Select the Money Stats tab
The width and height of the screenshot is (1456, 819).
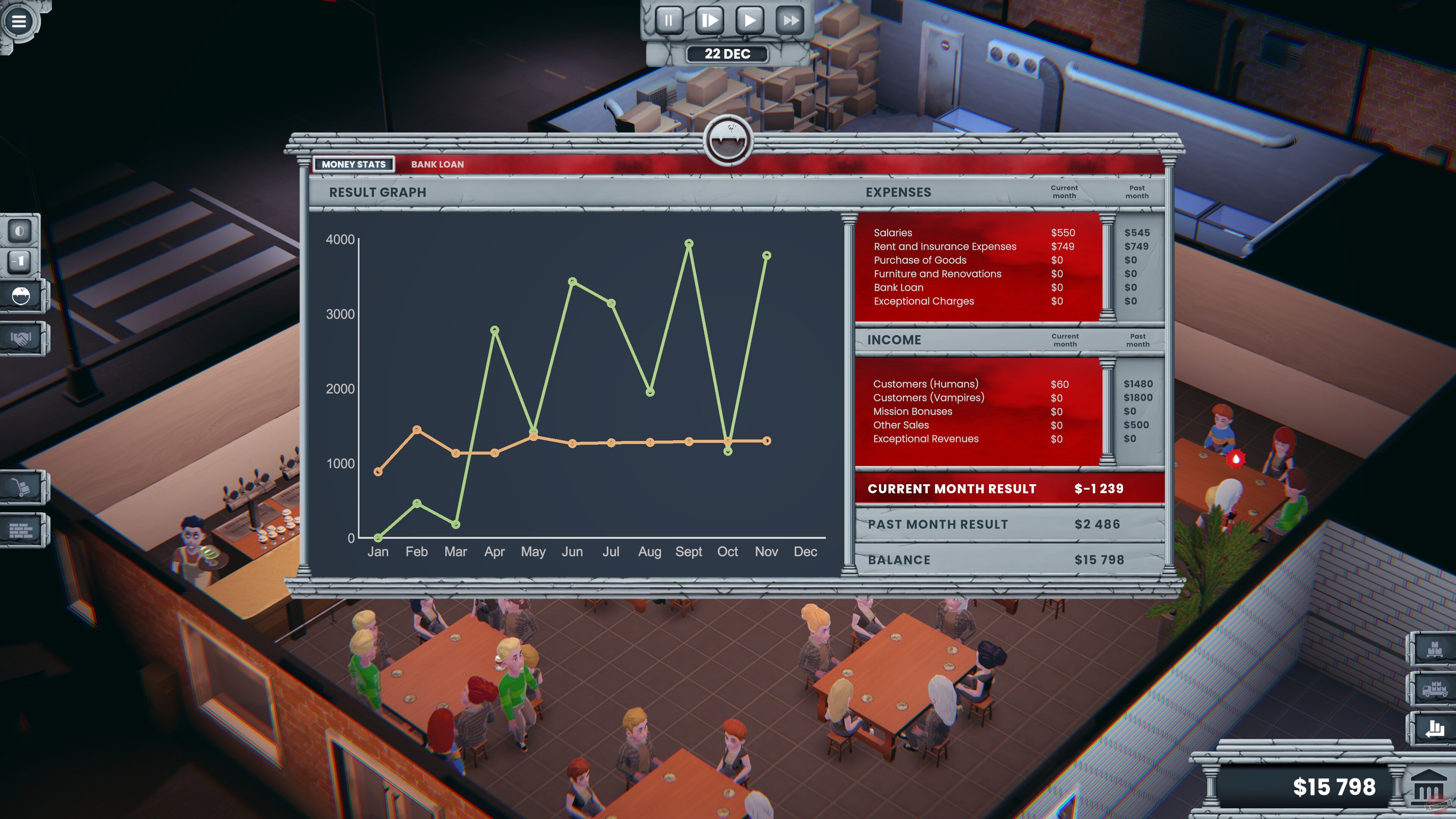pyautogui.click(x=354, y=164)
